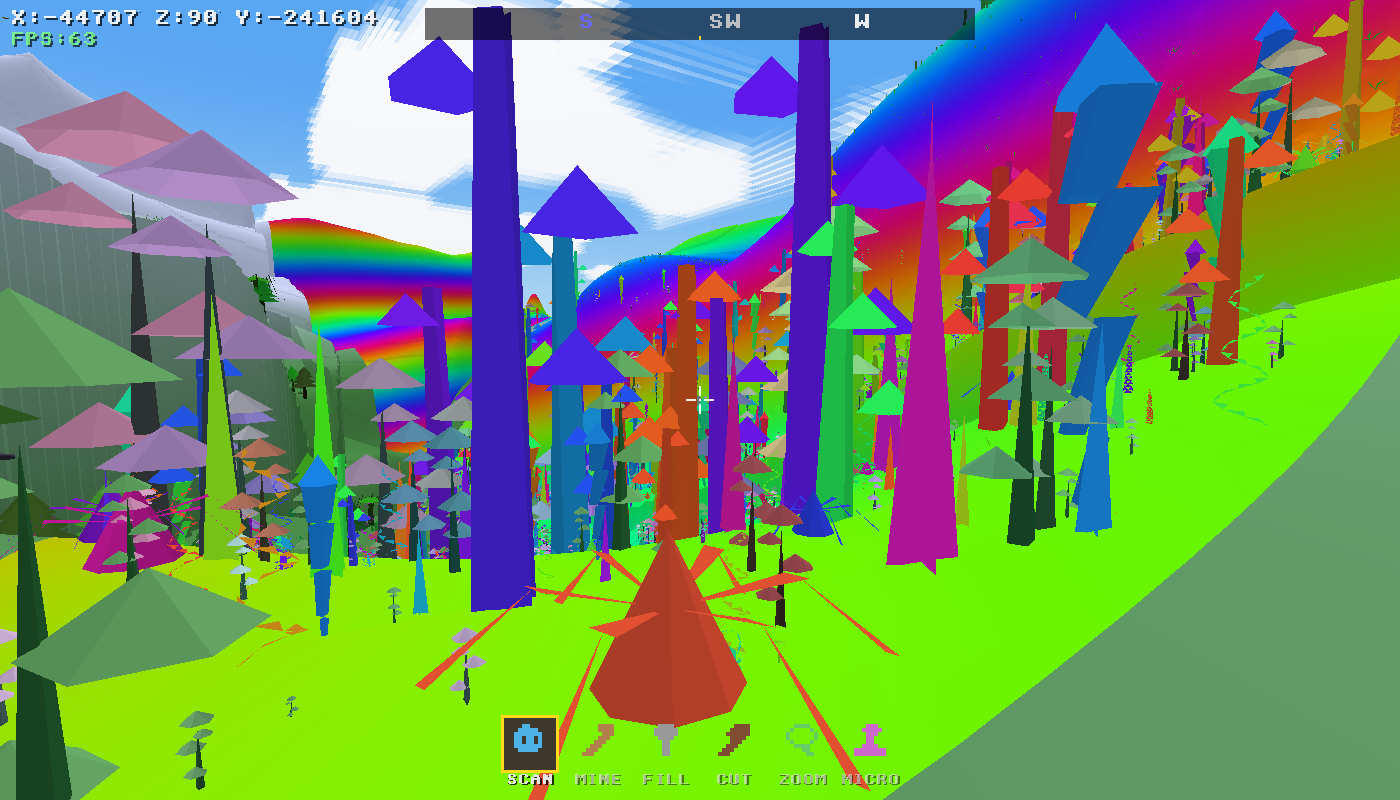Click the crosshair at screen center
The width and height of the screenshot is (1400, 800).
[700, 400]
